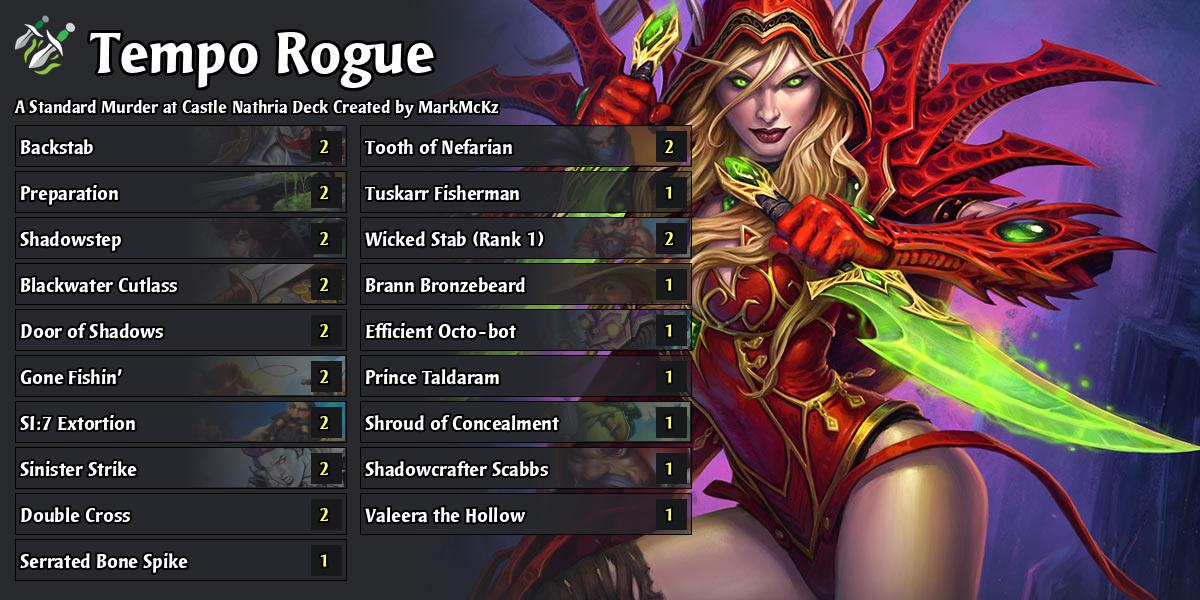Select Blackwater Cutlass in the deck list

point(180,286)
